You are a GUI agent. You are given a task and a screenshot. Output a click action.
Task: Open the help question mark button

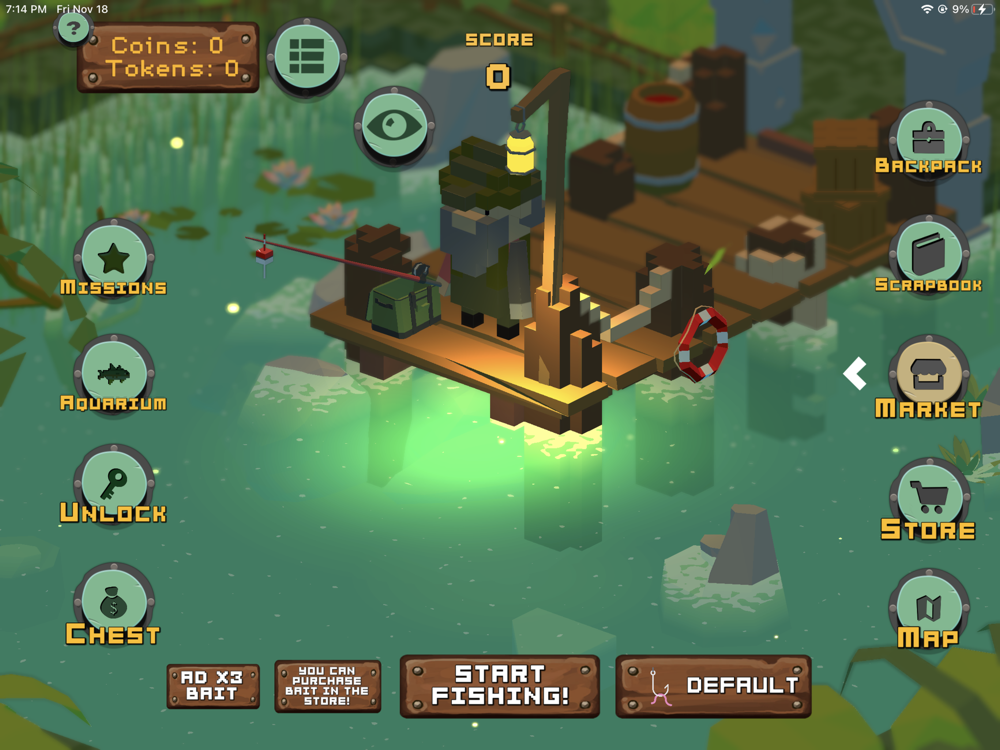(73, 27)
